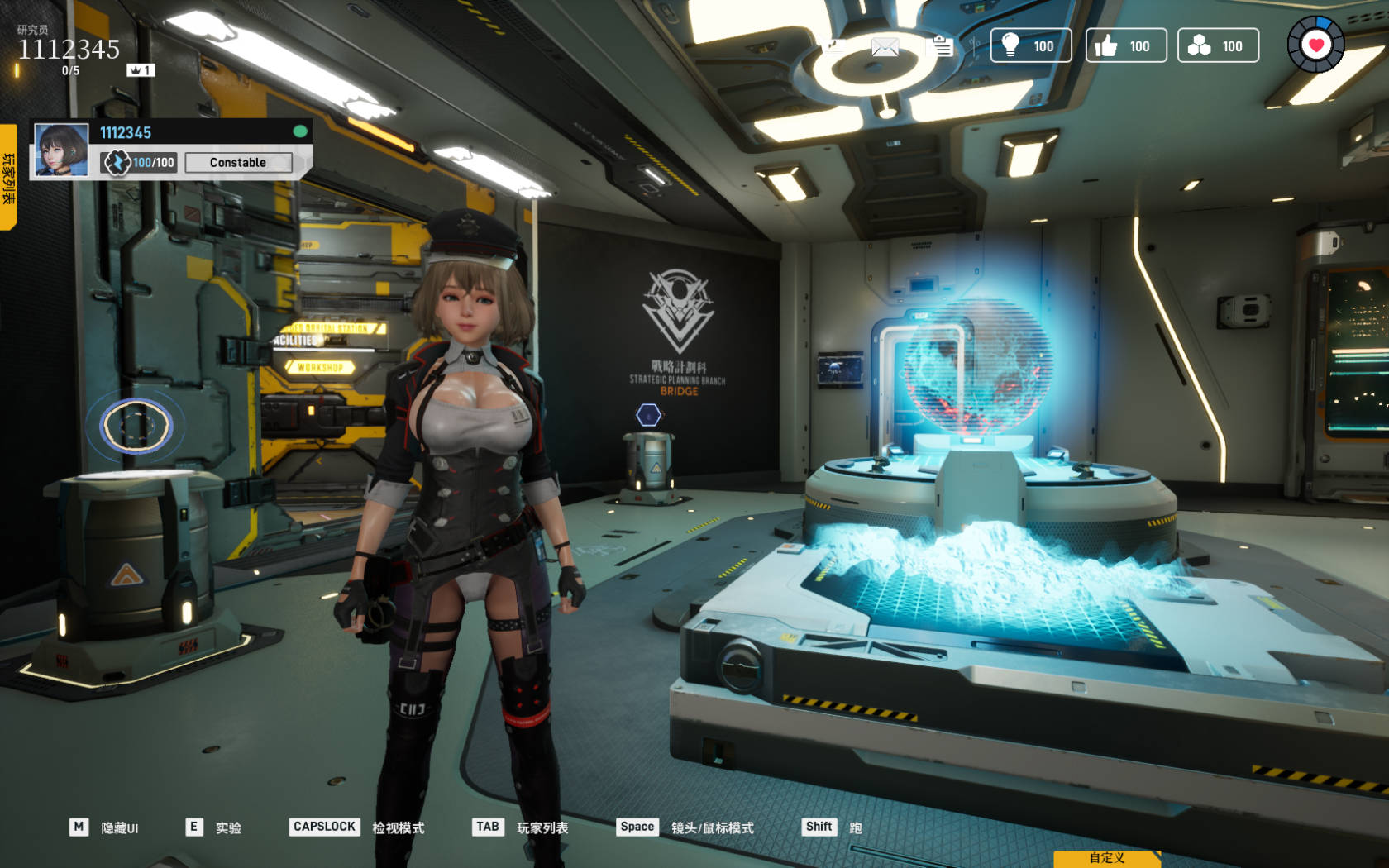Collapse the yellow 玩家列表 side tab
This screenshot has width=1389, height=868.
click(x=8, y=177)
